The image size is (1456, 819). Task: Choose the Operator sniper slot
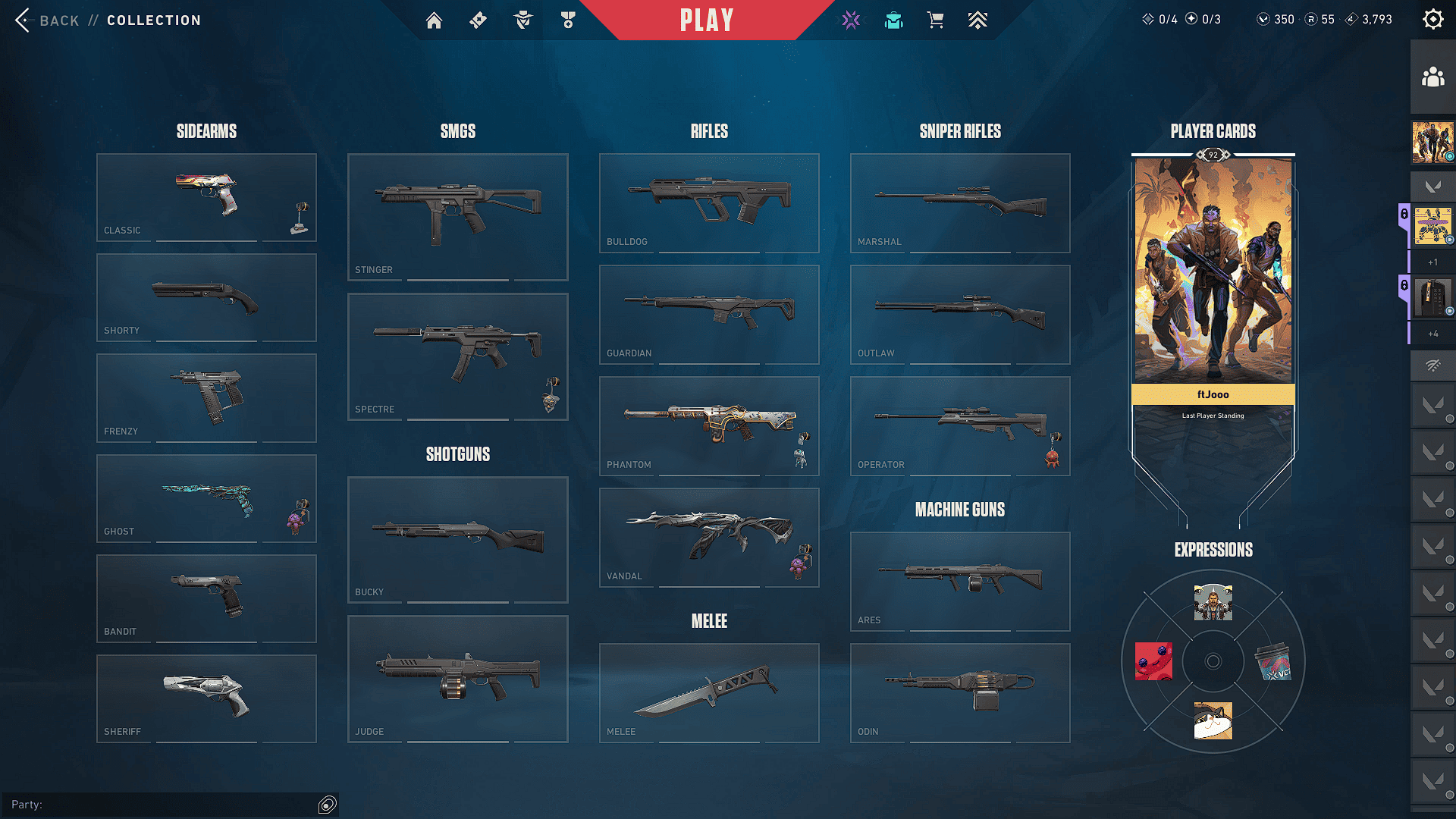pos(960,425)
